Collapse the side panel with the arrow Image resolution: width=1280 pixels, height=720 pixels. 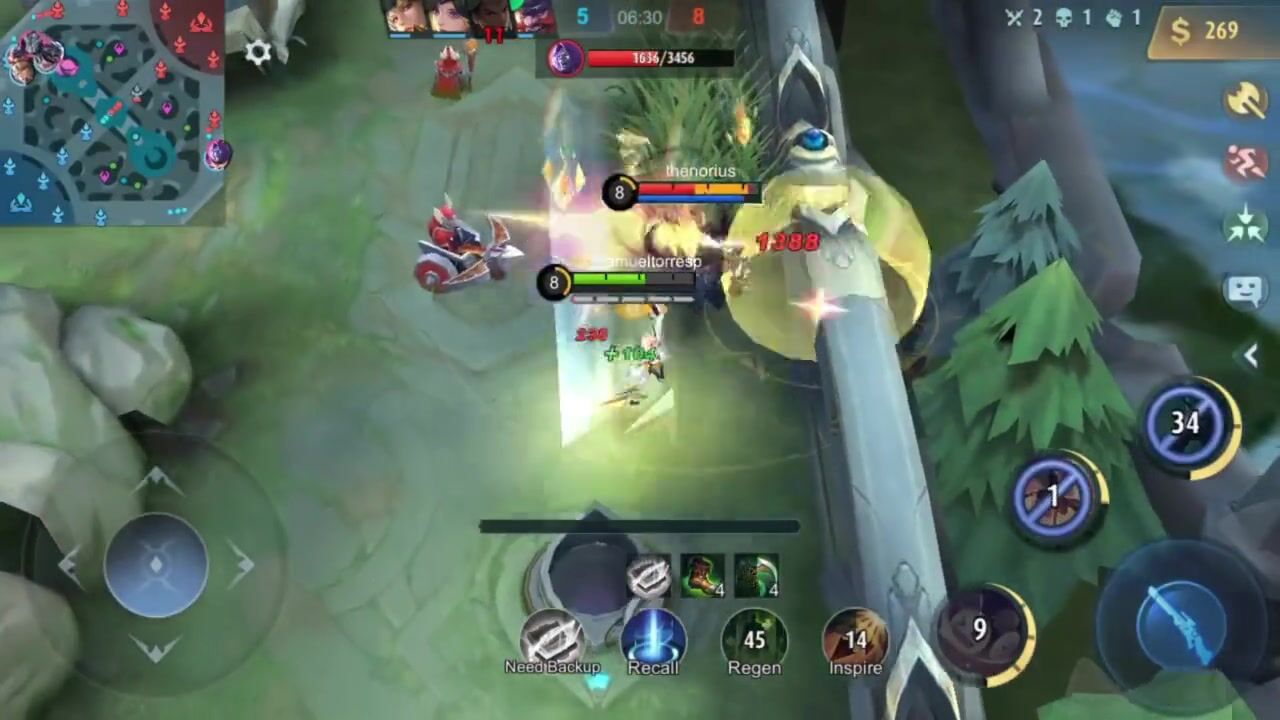(1250, 355)
